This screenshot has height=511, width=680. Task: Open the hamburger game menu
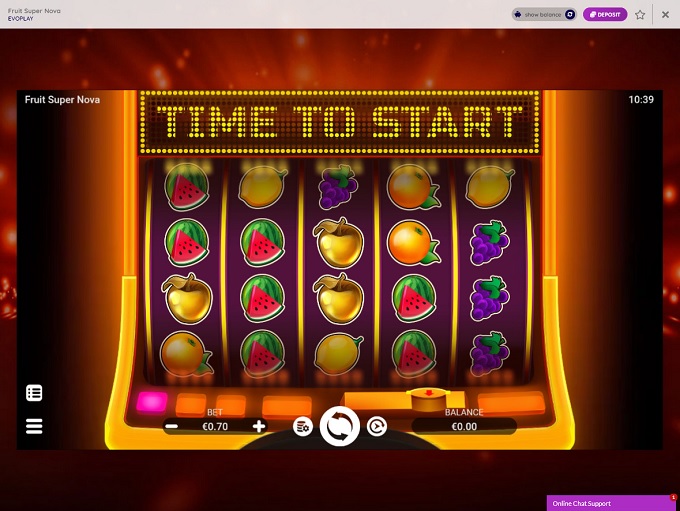(x=34, y=426)
